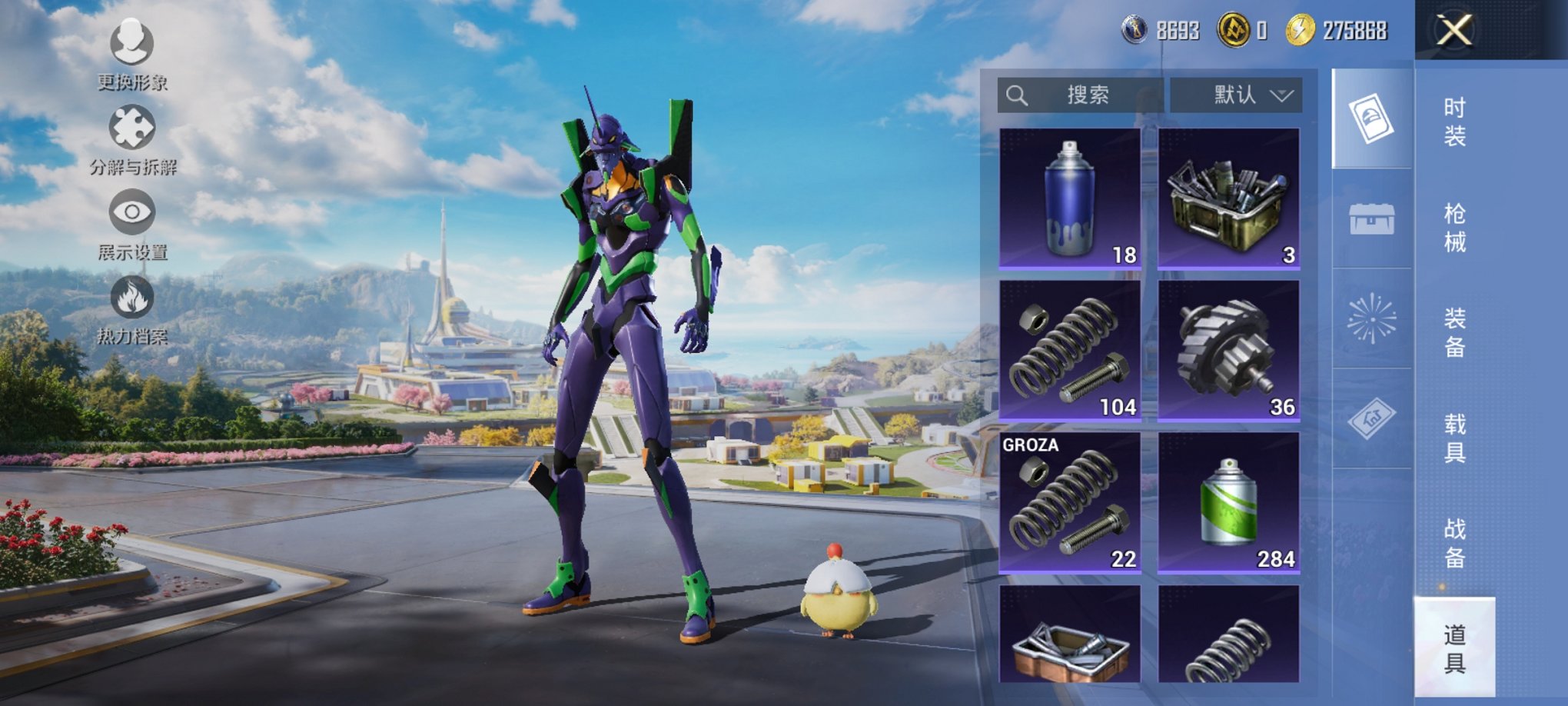Open the fireworks sub-category icon
Screen dimensions: 1568x706
tap(1372, 318)
